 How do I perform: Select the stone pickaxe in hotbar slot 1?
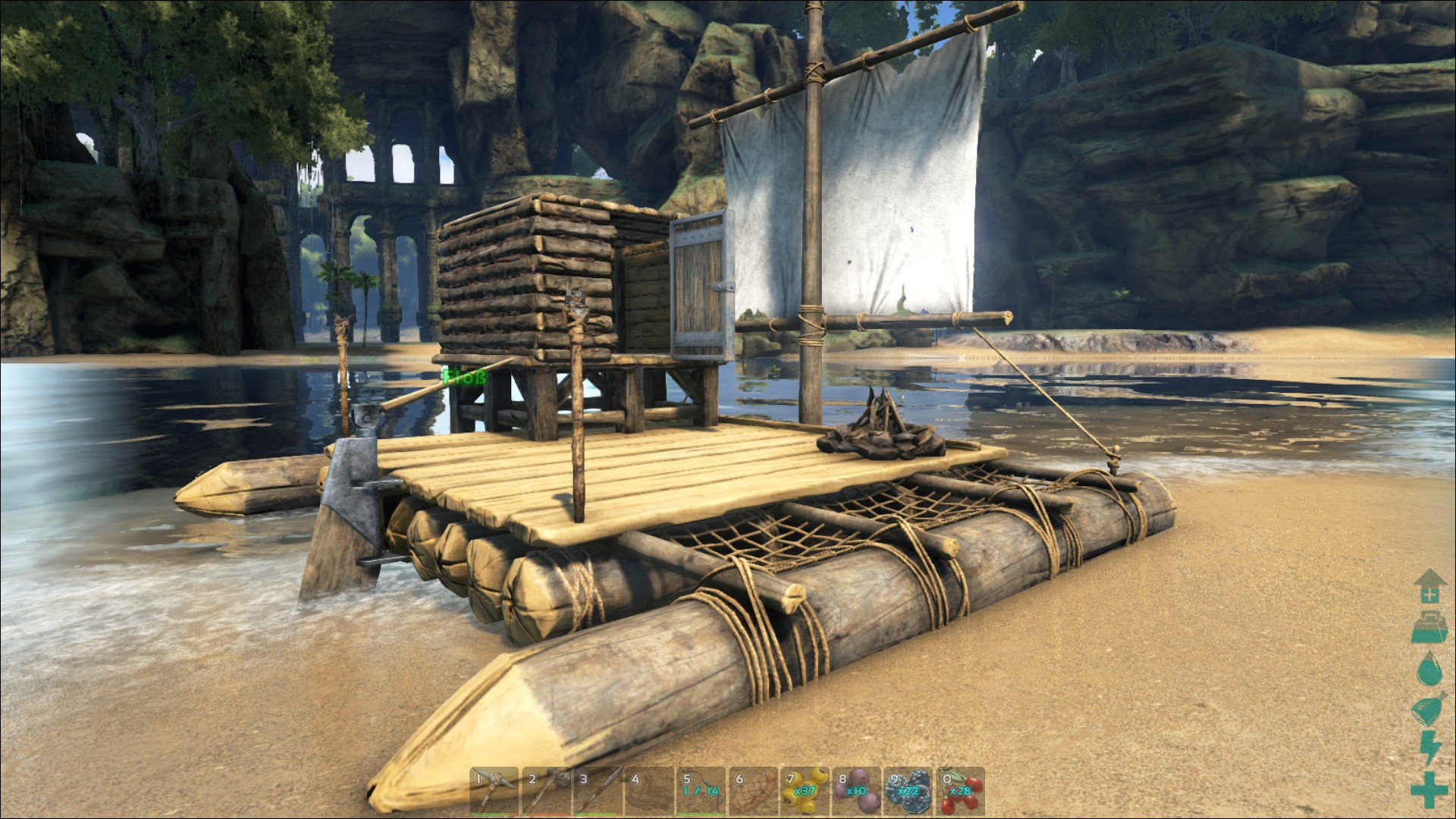pos(494,791)
